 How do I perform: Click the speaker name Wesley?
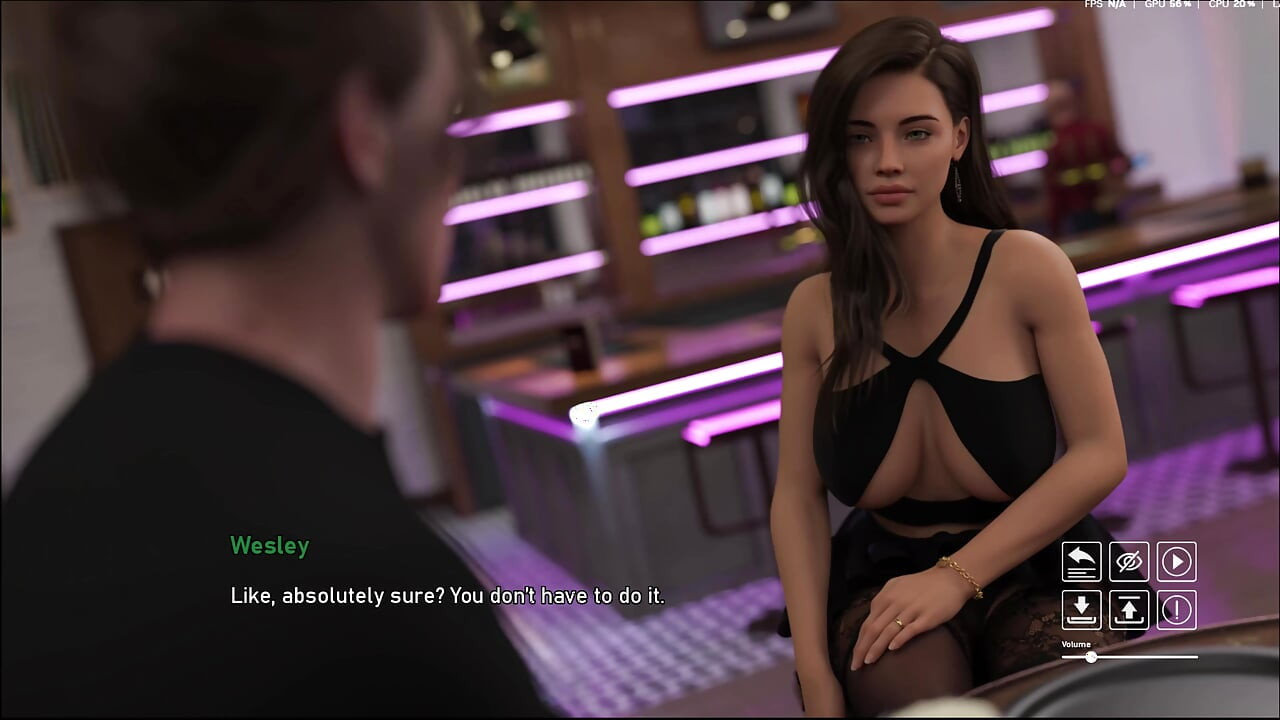coord(269,546)
